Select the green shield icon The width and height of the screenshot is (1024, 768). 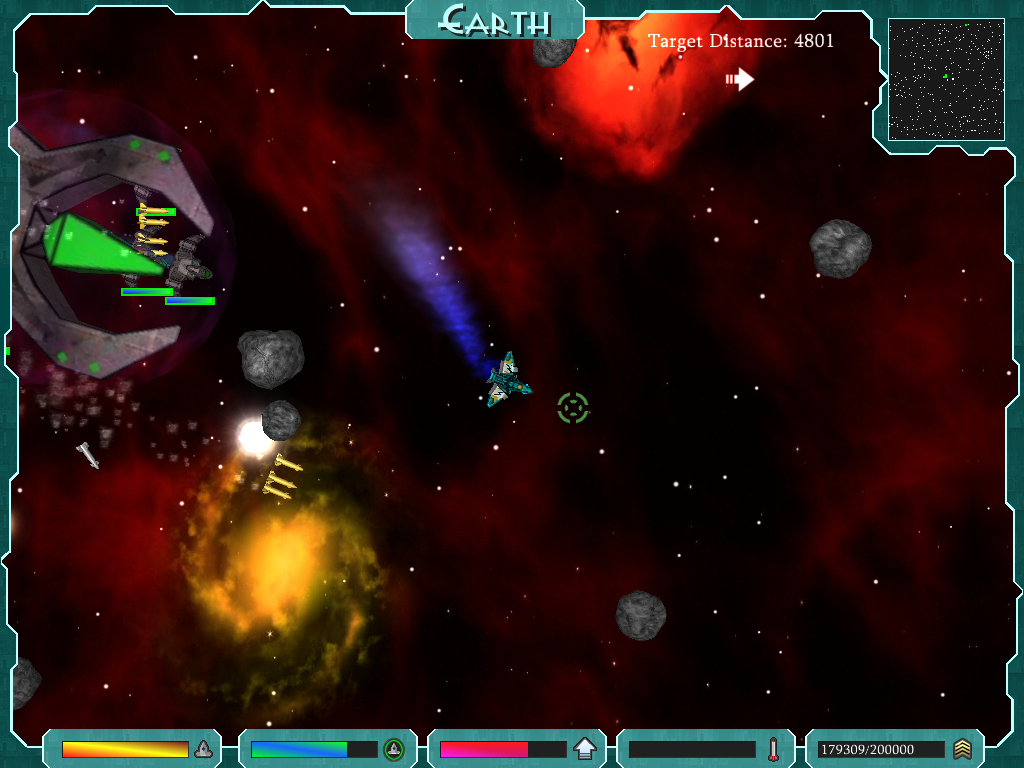pyautogui.click(x=394, y=749)
